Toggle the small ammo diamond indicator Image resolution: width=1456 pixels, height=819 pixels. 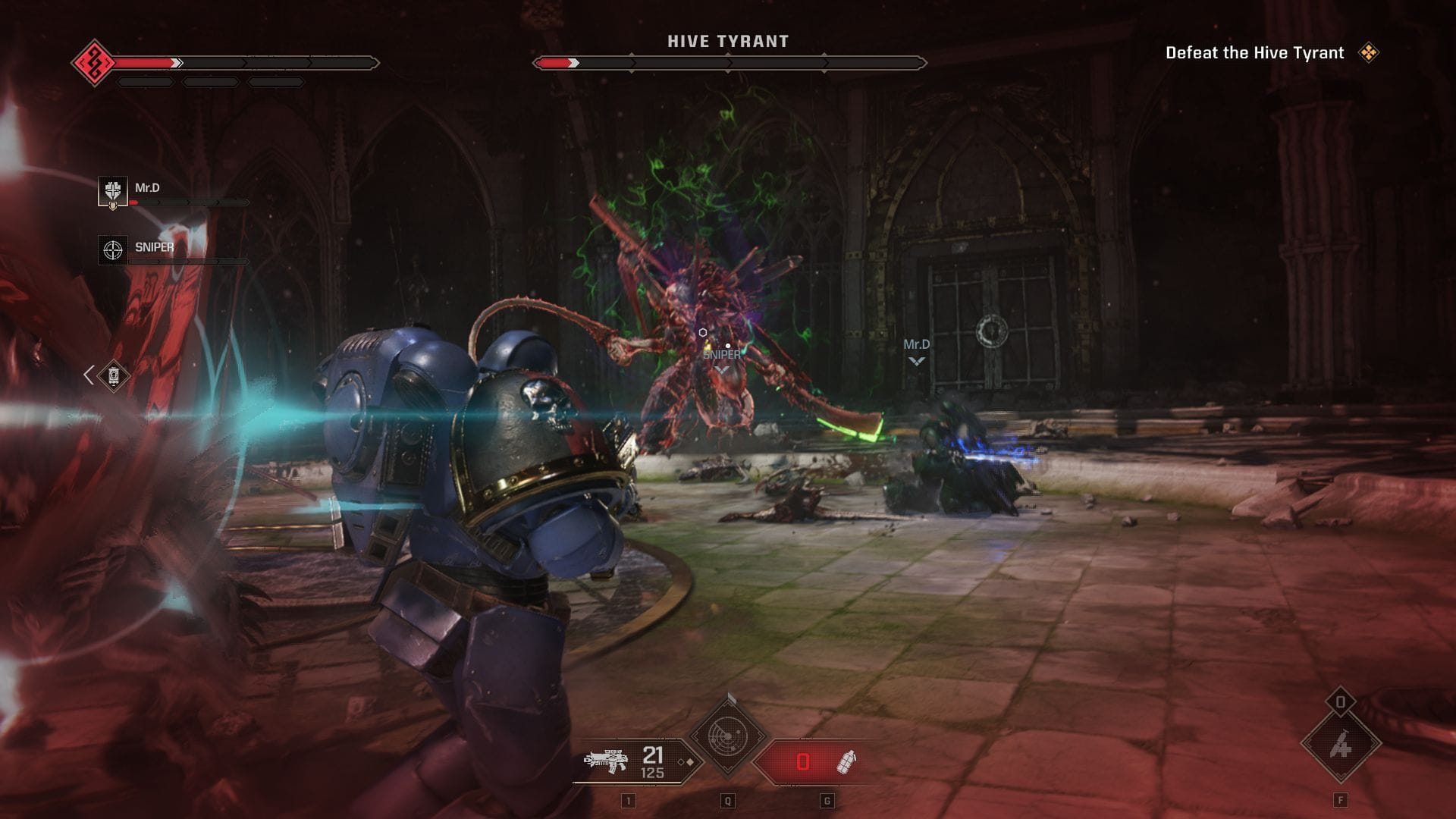[689, 761]
